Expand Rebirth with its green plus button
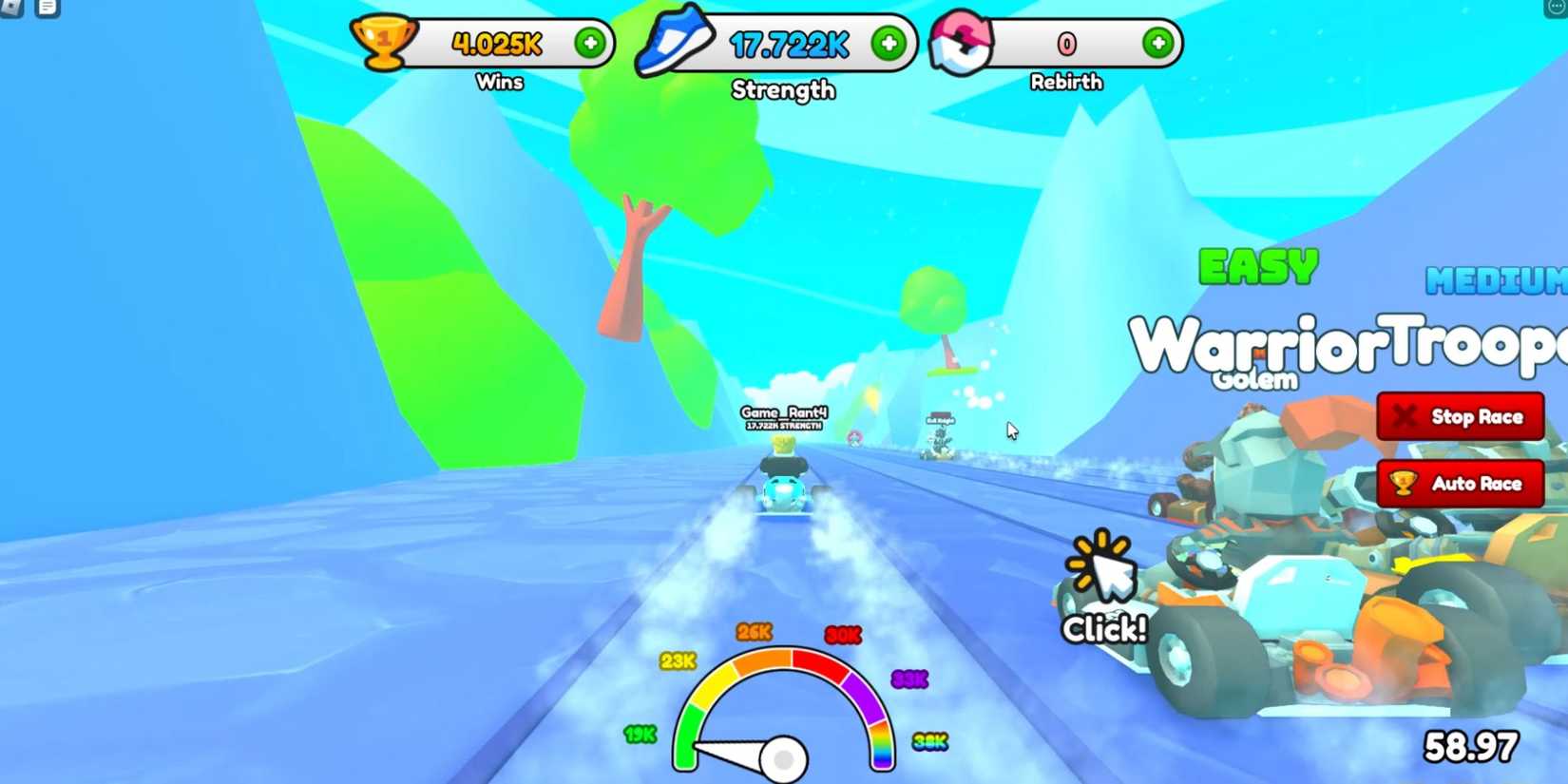The height and width of the screenshot is (784, 1568). click(x=1157, y=40)
